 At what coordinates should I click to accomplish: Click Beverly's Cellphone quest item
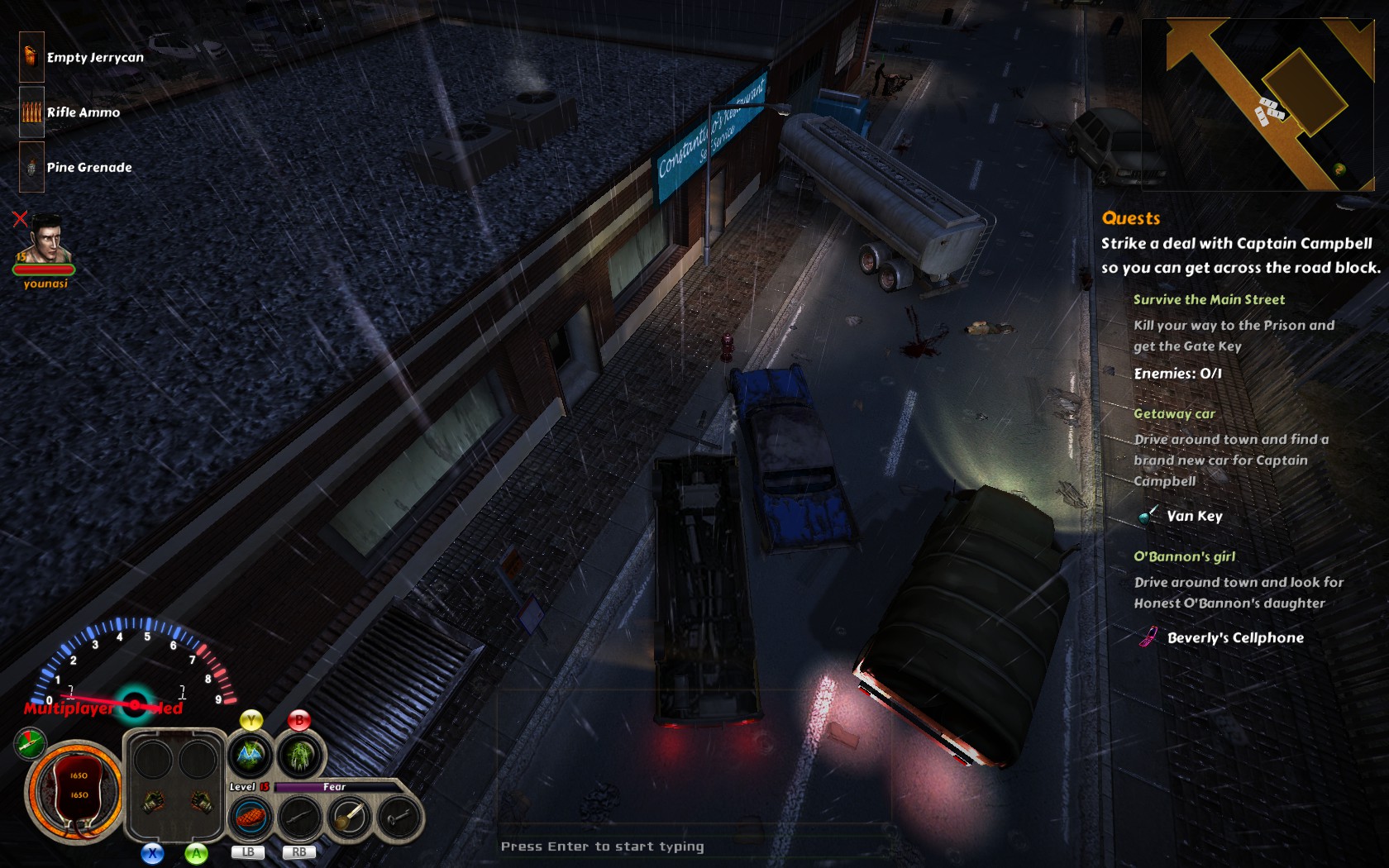point(1234,637)
